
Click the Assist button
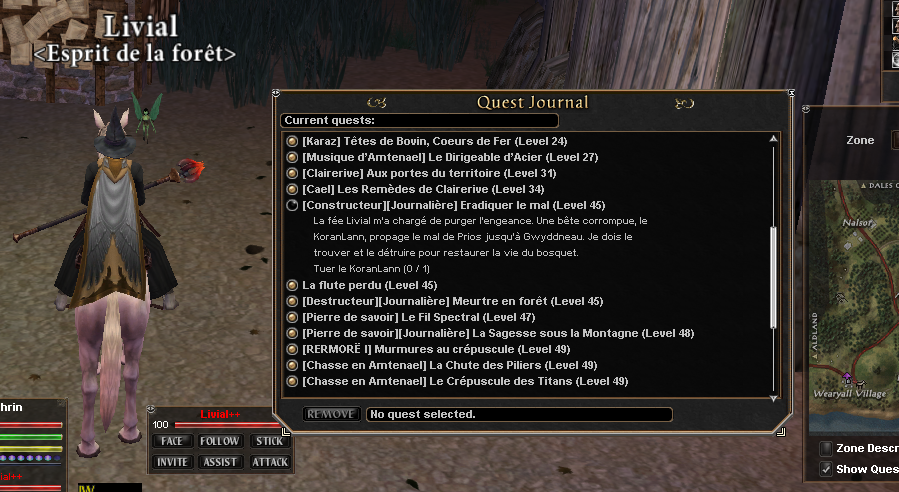click(219, 462)
